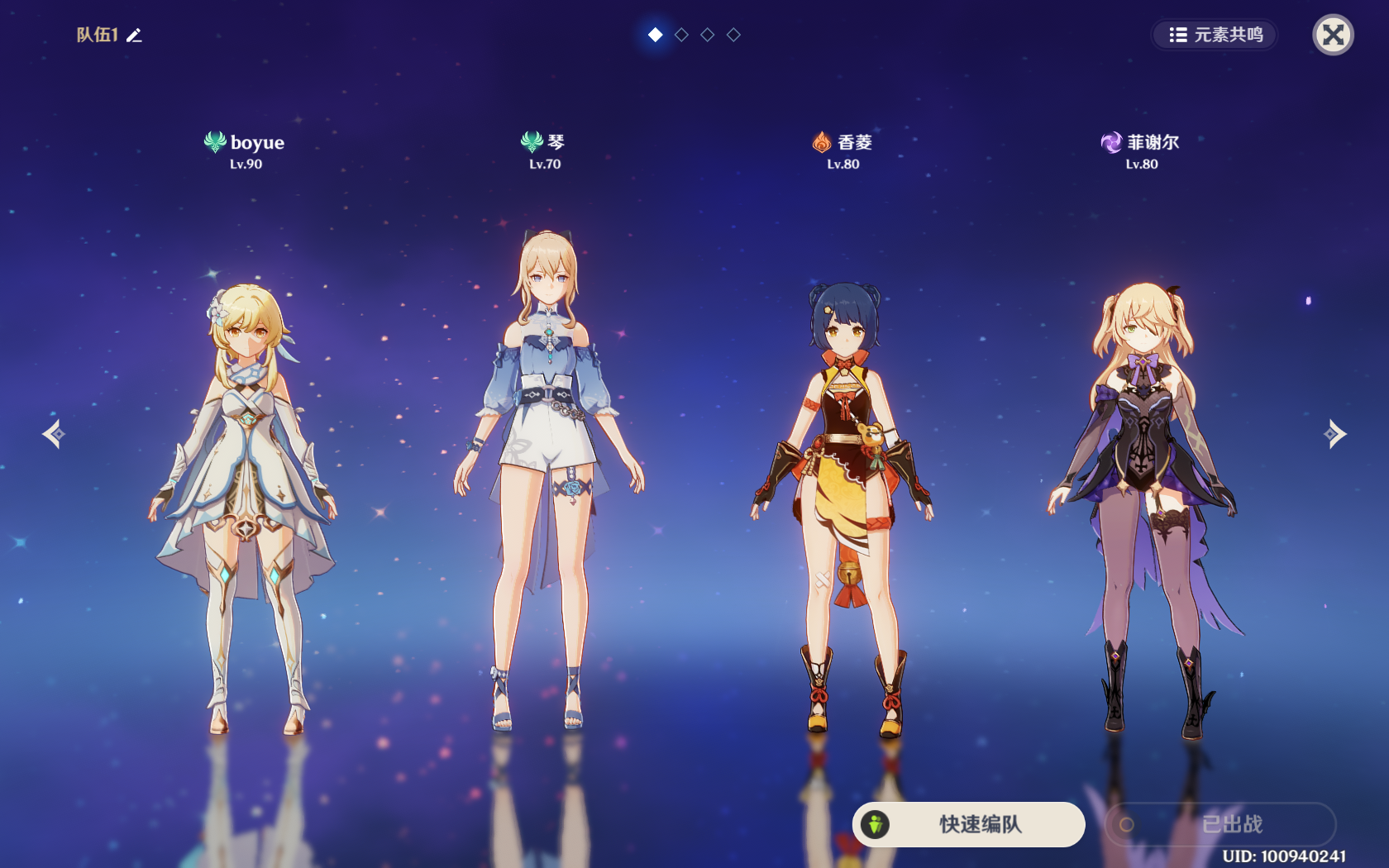This screenshot has height=868, width=1389.
Task: Go to the next team with the right arrow
Action: 1334,433
